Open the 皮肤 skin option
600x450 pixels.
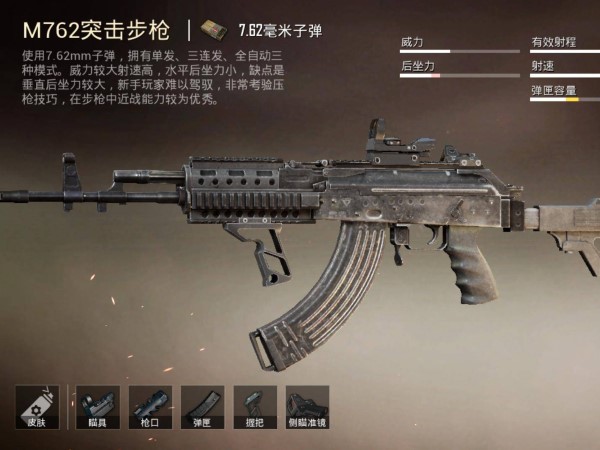click(x=37, y=407)
